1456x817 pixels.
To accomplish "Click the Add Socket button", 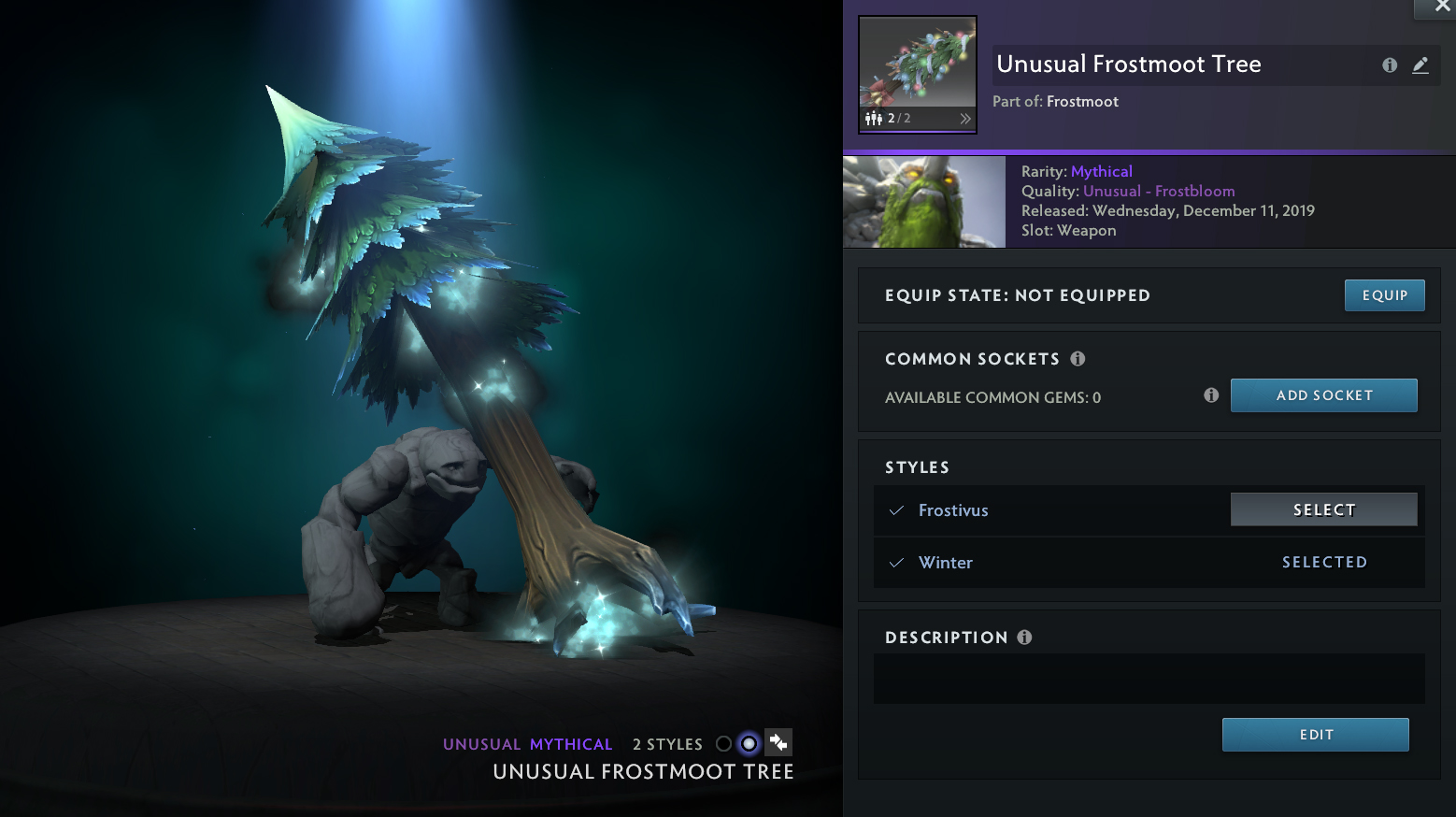I will tap(1323, 395).
